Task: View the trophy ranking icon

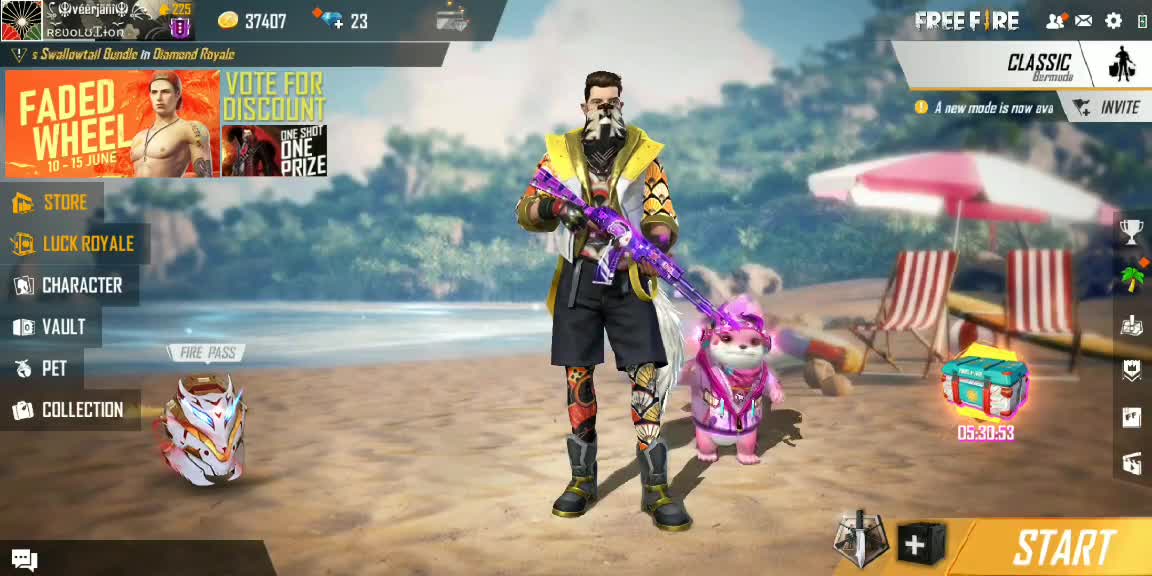Action: (x=1131, y=232)
